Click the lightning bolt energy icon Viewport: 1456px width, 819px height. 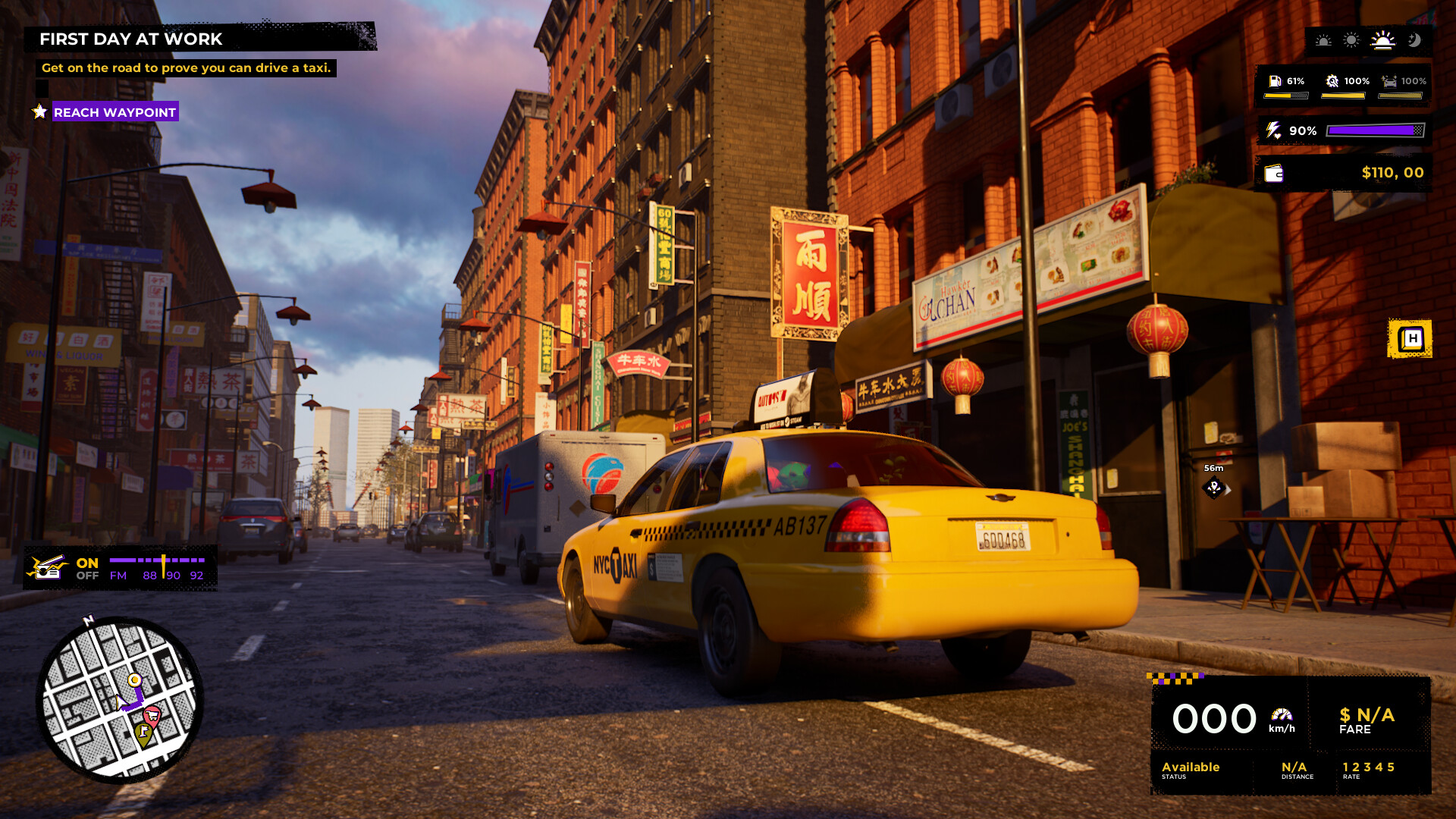1273,130
